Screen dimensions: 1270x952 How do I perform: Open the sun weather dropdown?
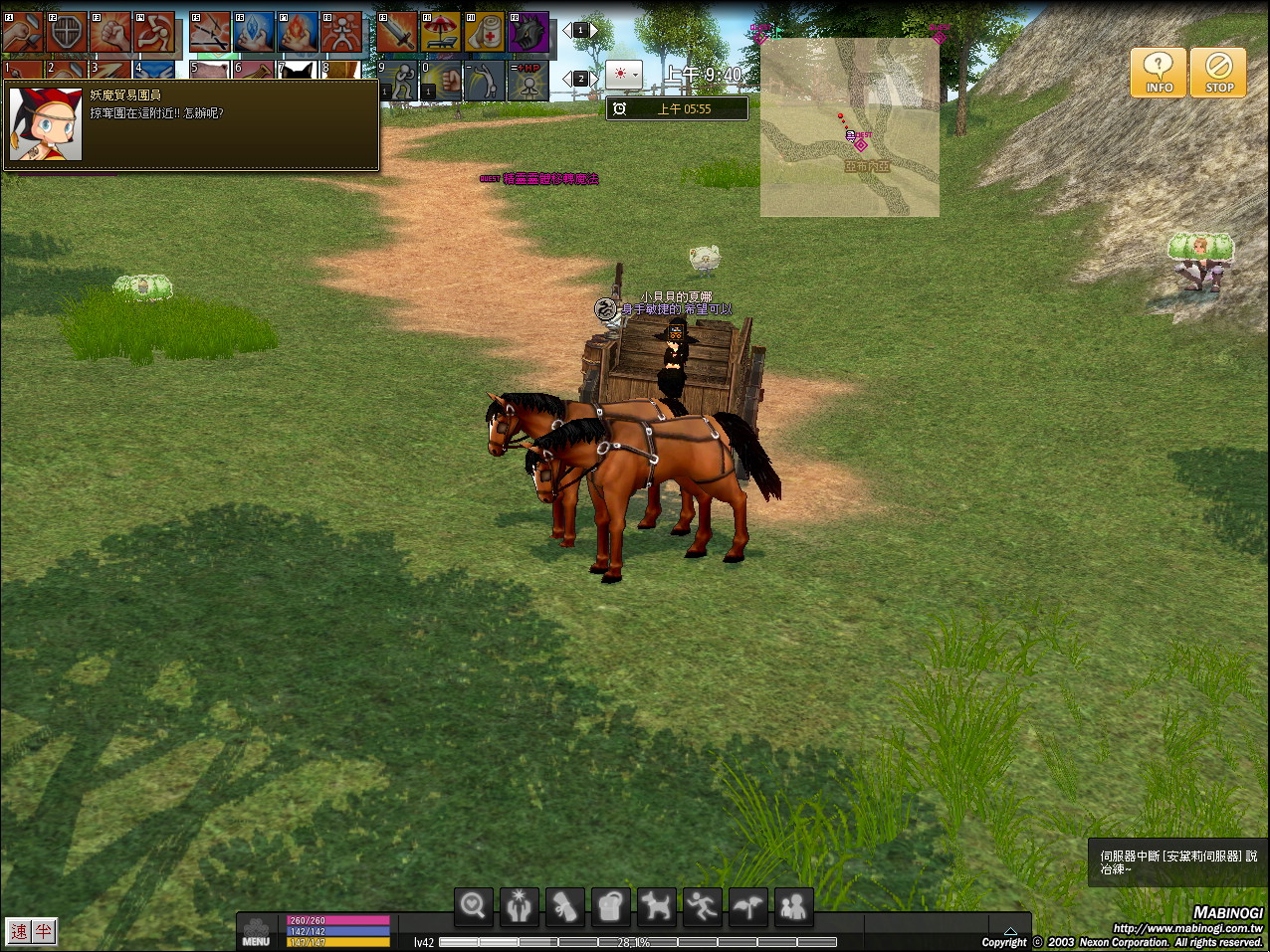[624, 75]
